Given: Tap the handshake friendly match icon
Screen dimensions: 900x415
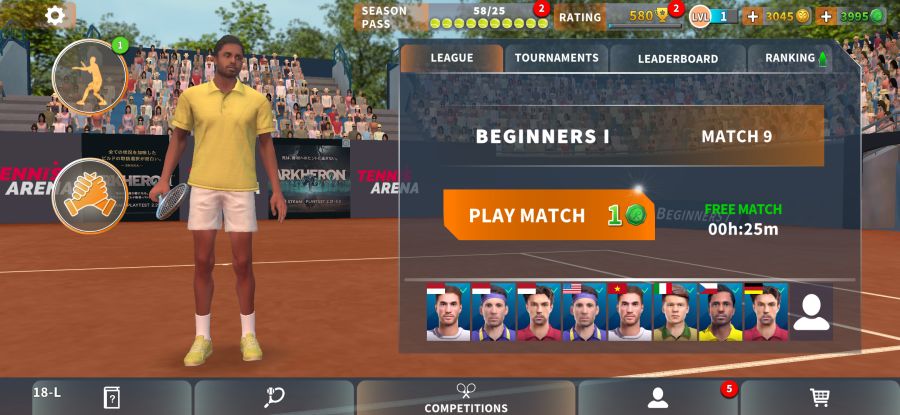Looking at the screenshot, I should click(x=90, y=195).
